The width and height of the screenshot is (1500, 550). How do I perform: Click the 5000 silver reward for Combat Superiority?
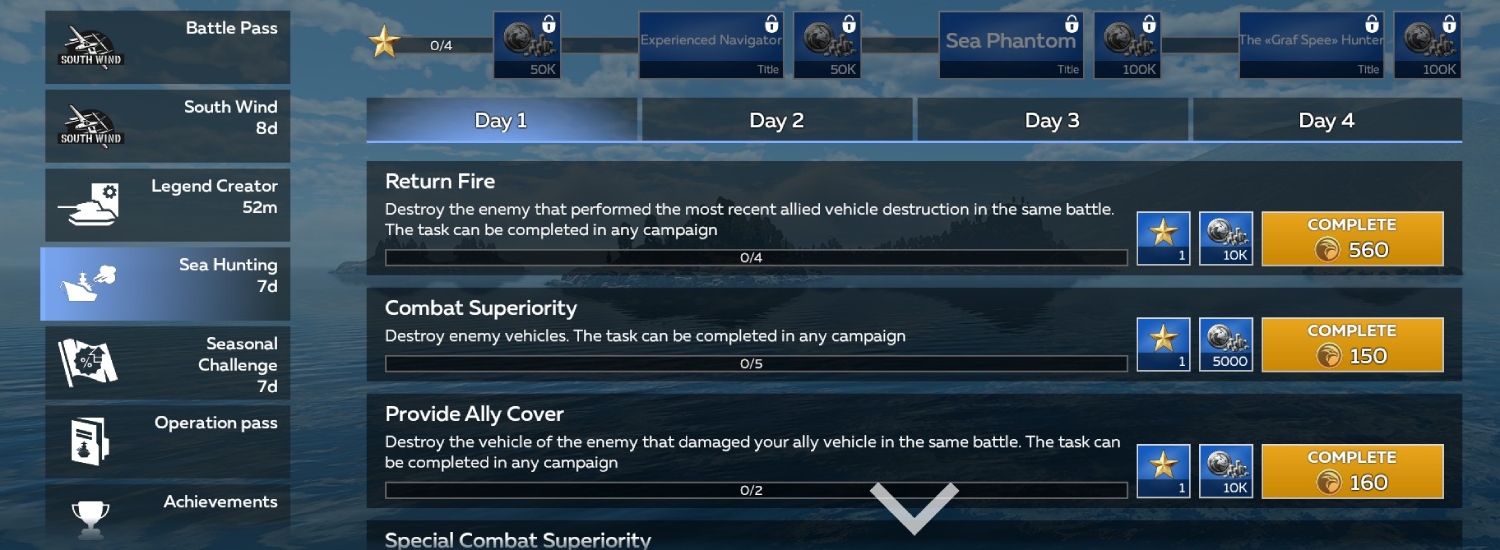[1225, 345]
